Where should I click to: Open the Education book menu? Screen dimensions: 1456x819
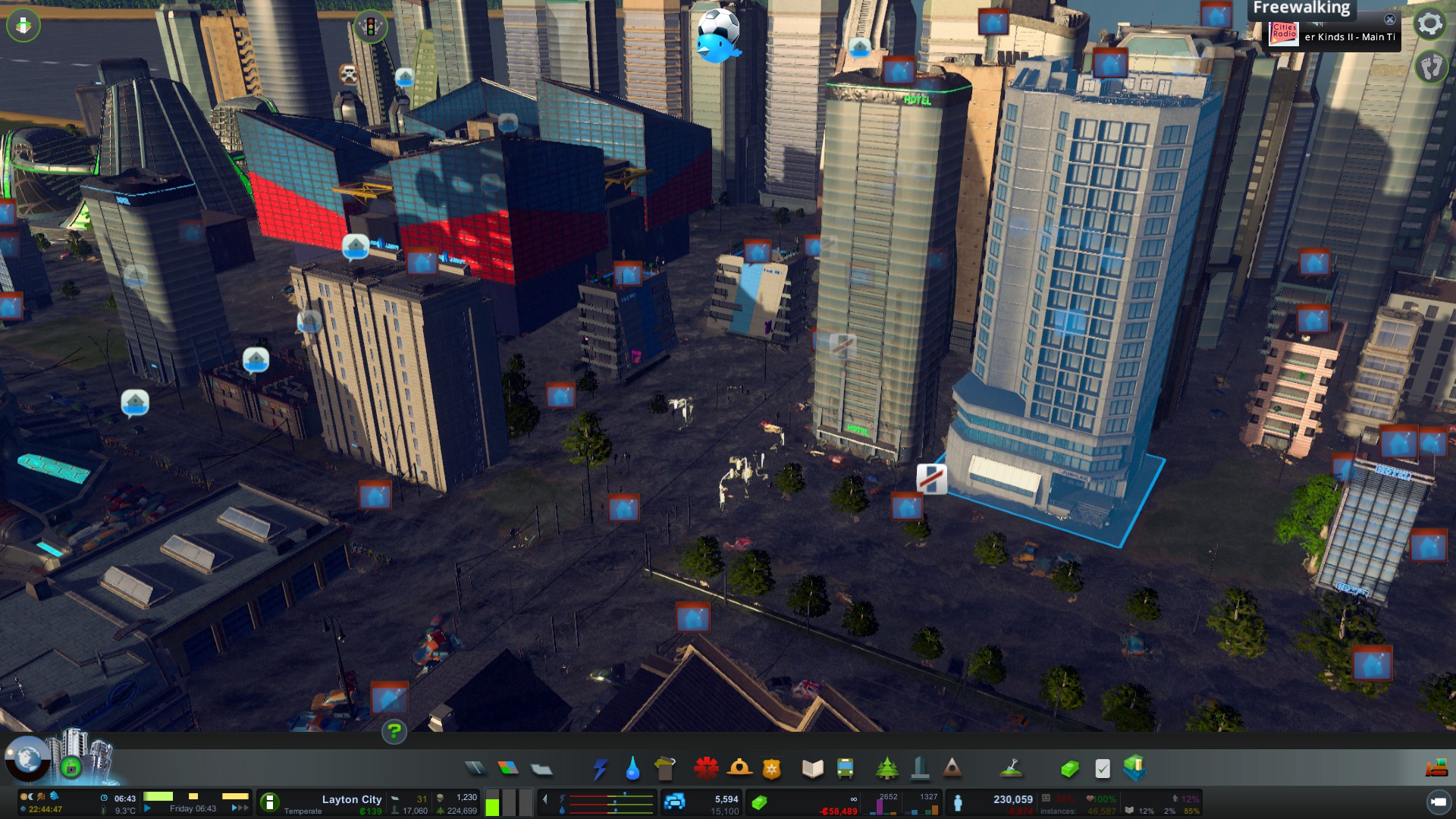[x=812, y=769]
